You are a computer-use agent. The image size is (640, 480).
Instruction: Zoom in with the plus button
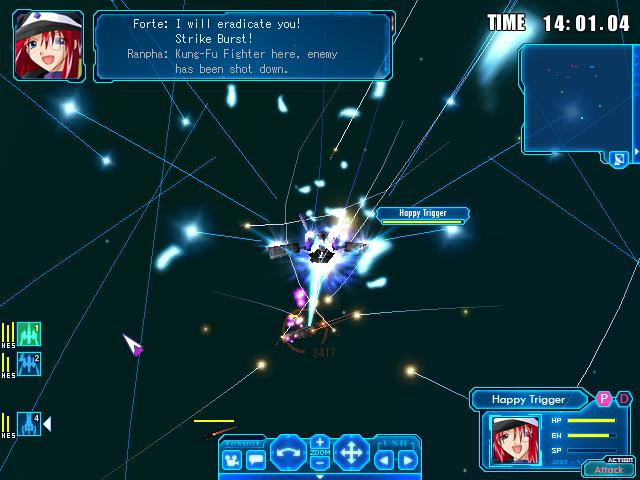319,441
